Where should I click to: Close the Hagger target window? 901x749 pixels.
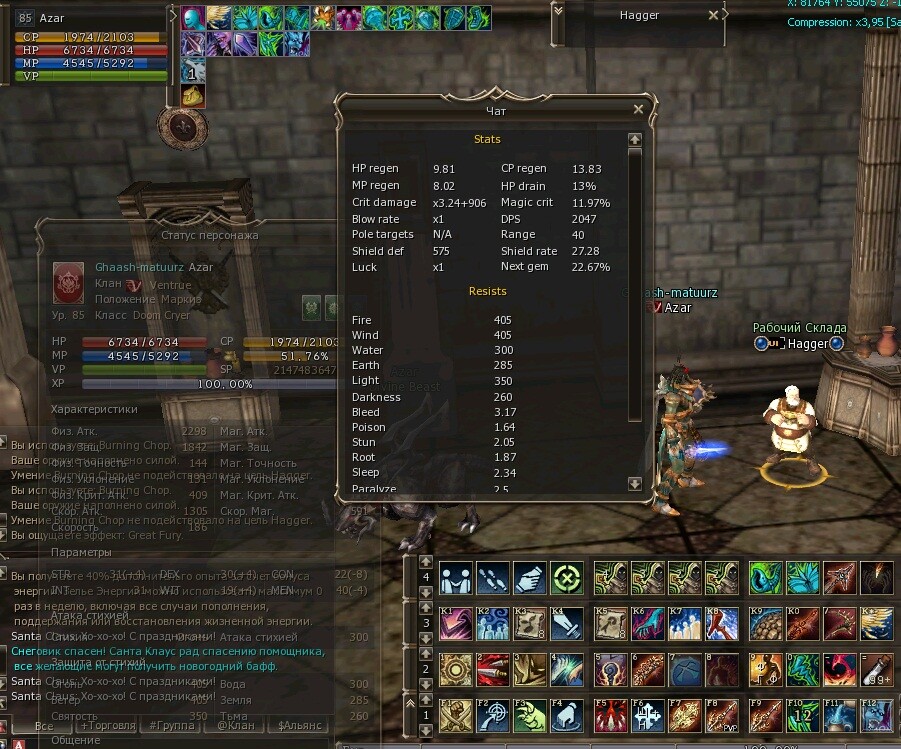tap(713, 15)
